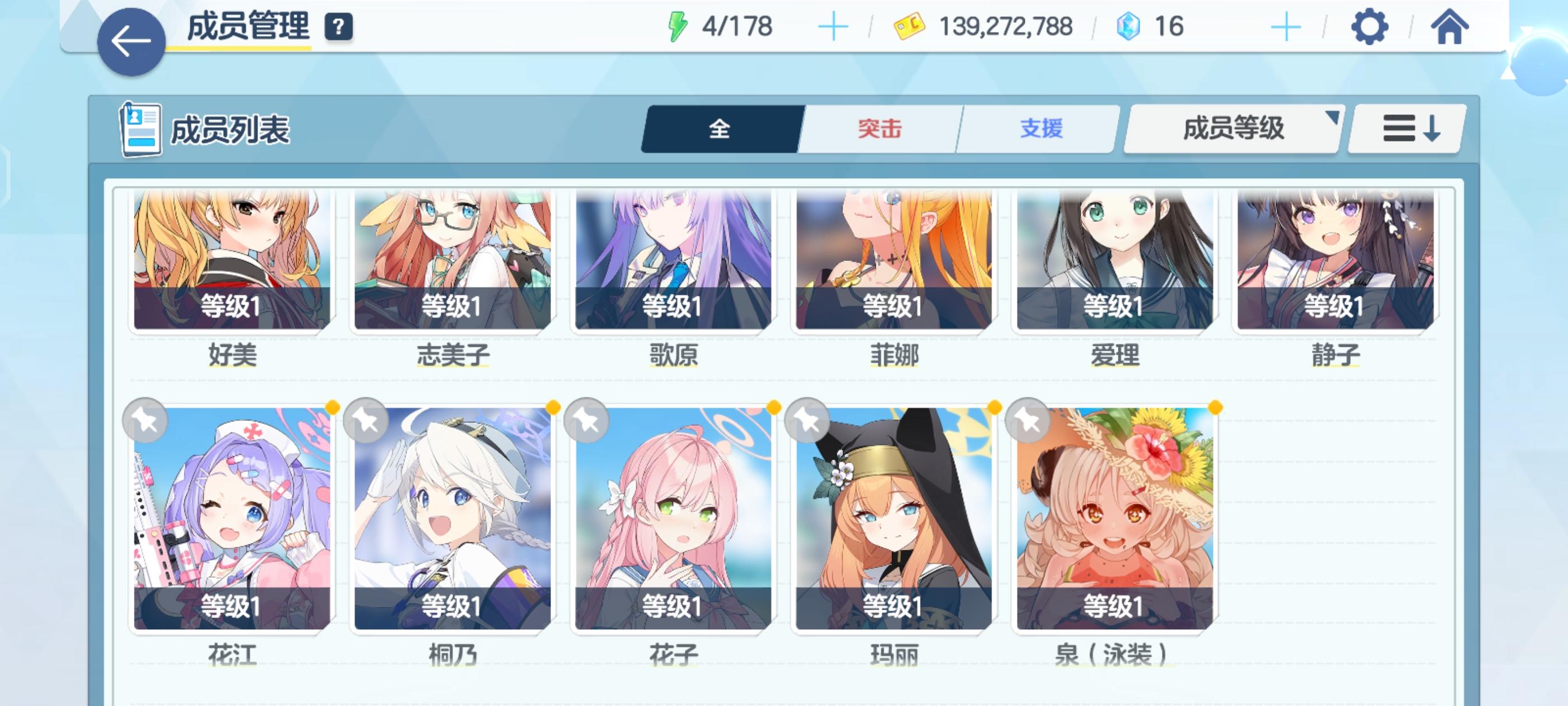1568x706 pixels.
Task: Click the plus button next to gems
Action: click(1284, 26)
